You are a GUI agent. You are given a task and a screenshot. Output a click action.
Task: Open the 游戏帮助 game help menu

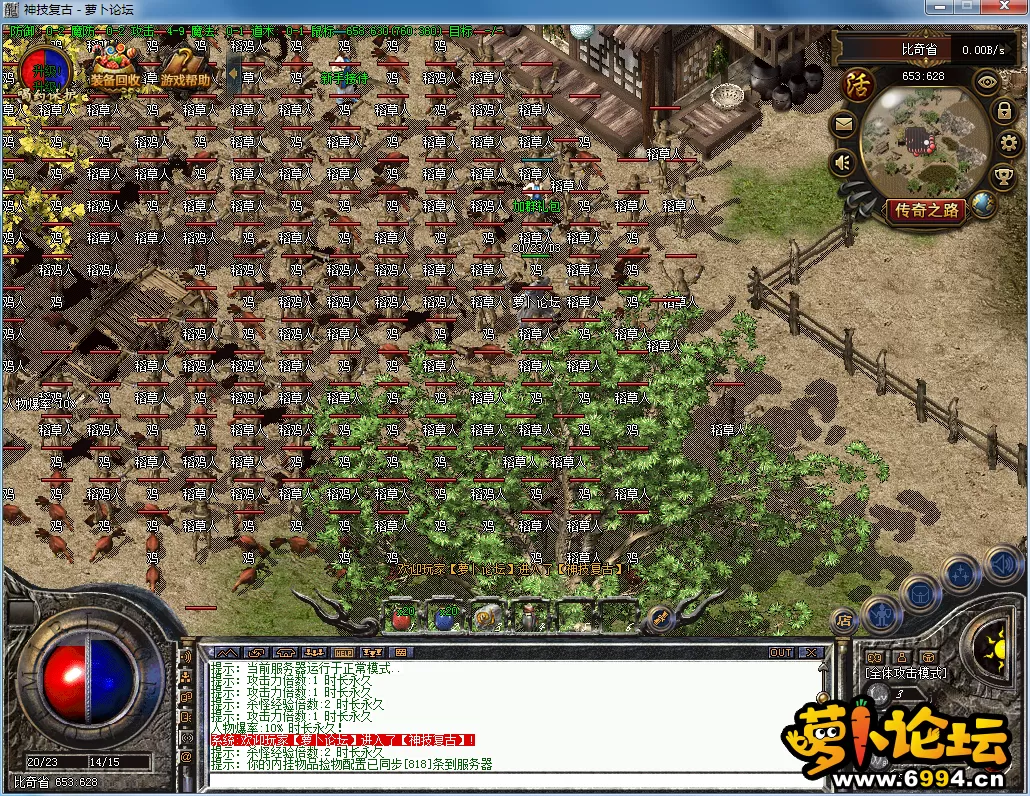pyautogui.click(x=185, y=68)
